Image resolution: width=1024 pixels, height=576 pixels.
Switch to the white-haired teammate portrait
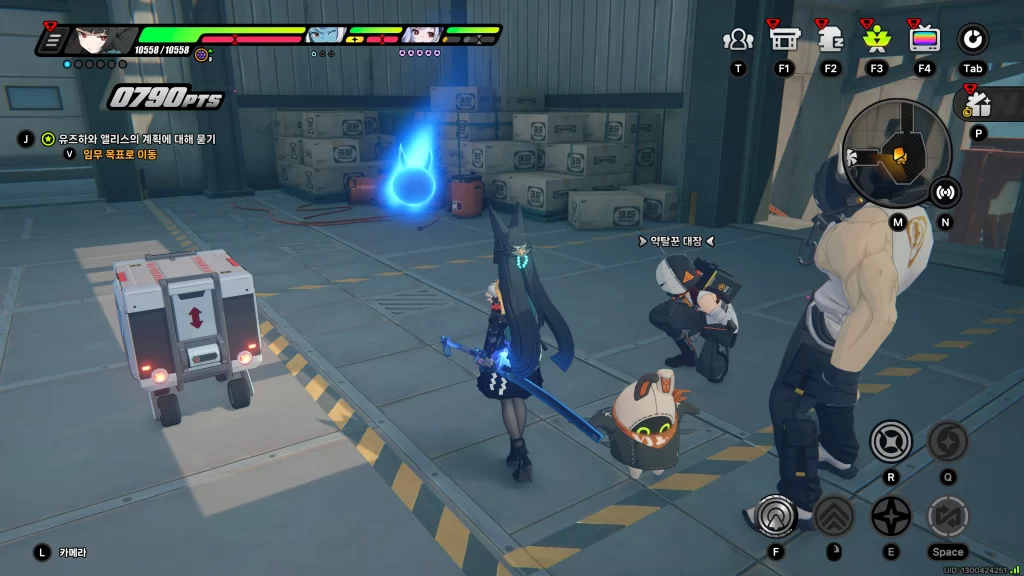[418, 36]
